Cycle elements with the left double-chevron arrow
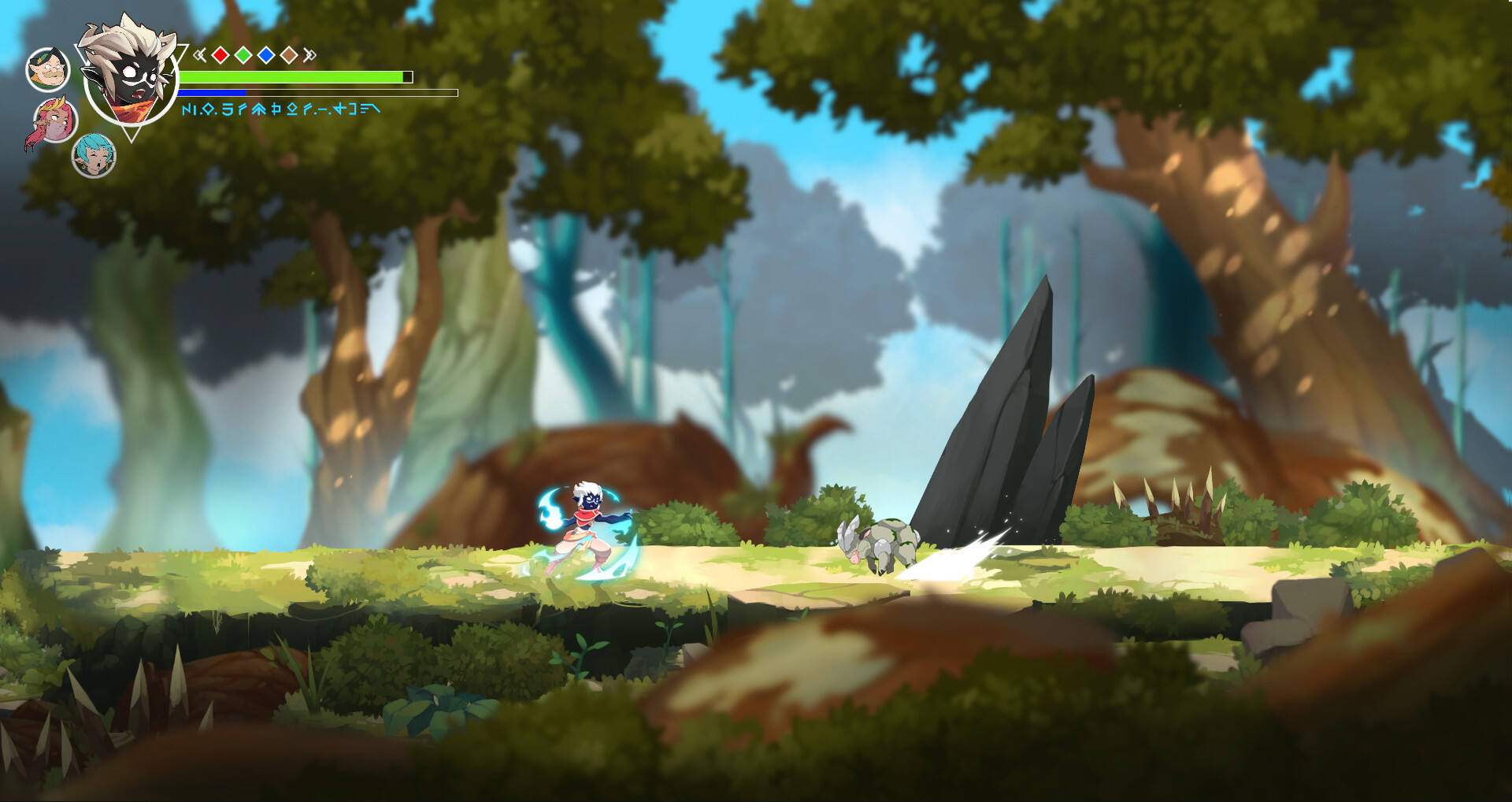 coord(200,54)
